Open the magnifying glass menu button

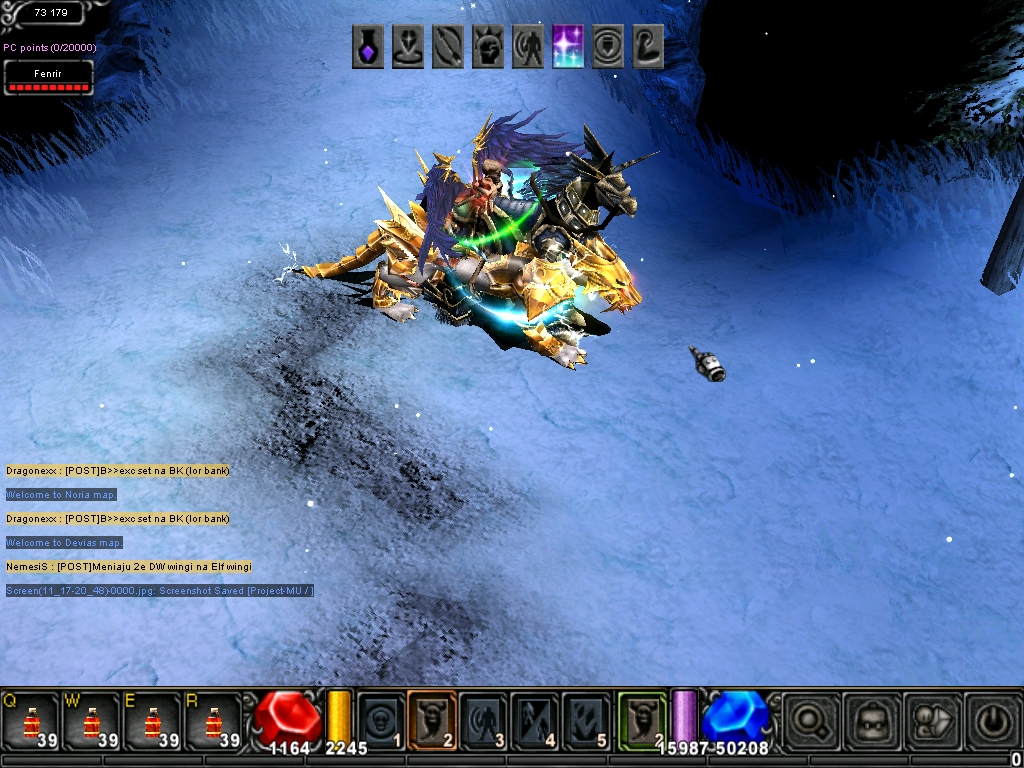tap(811, 718)
